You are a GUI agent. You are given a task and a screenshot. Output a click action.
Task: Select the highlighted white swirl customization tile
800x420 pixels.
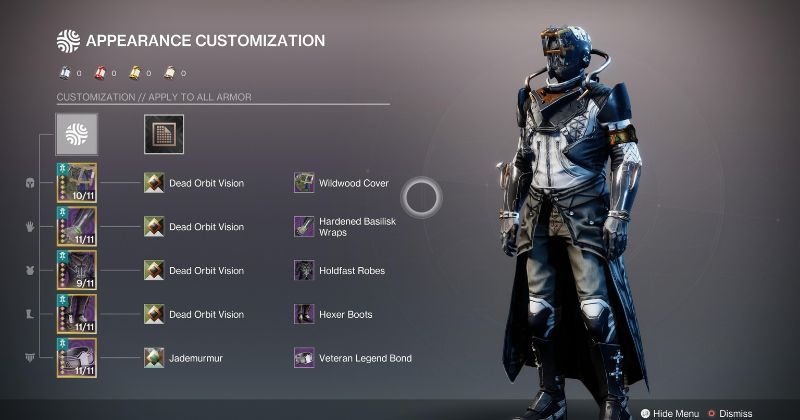coord(76,134)
